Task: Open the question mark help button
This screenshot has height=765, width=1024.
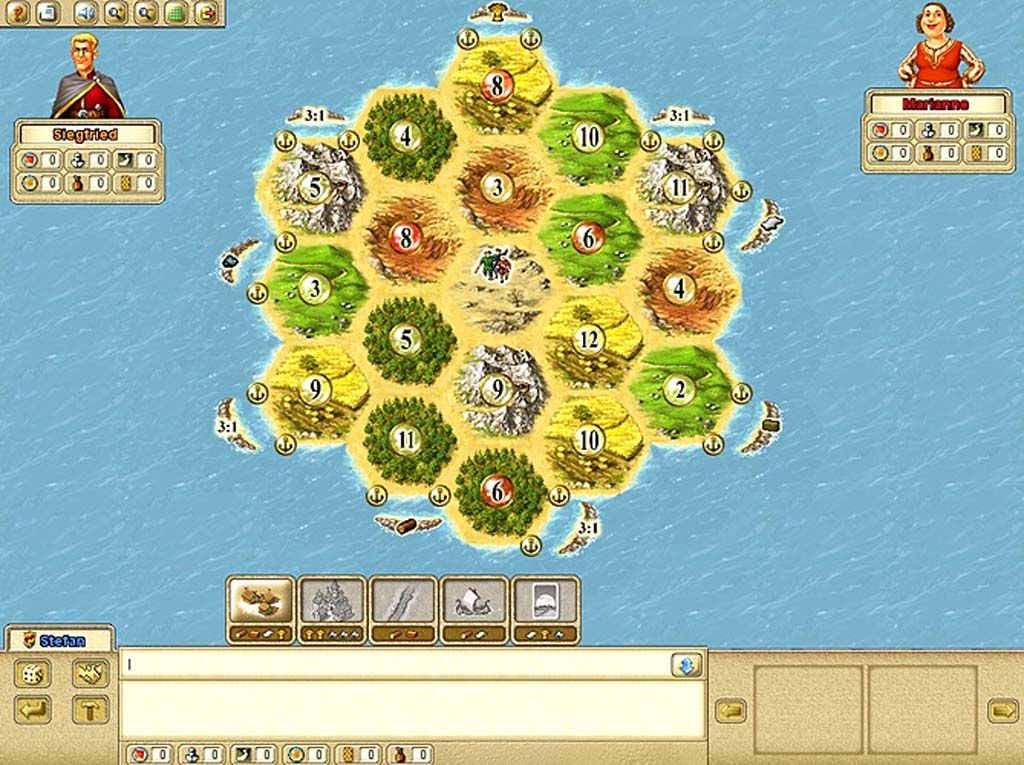Action: [18, 13]
